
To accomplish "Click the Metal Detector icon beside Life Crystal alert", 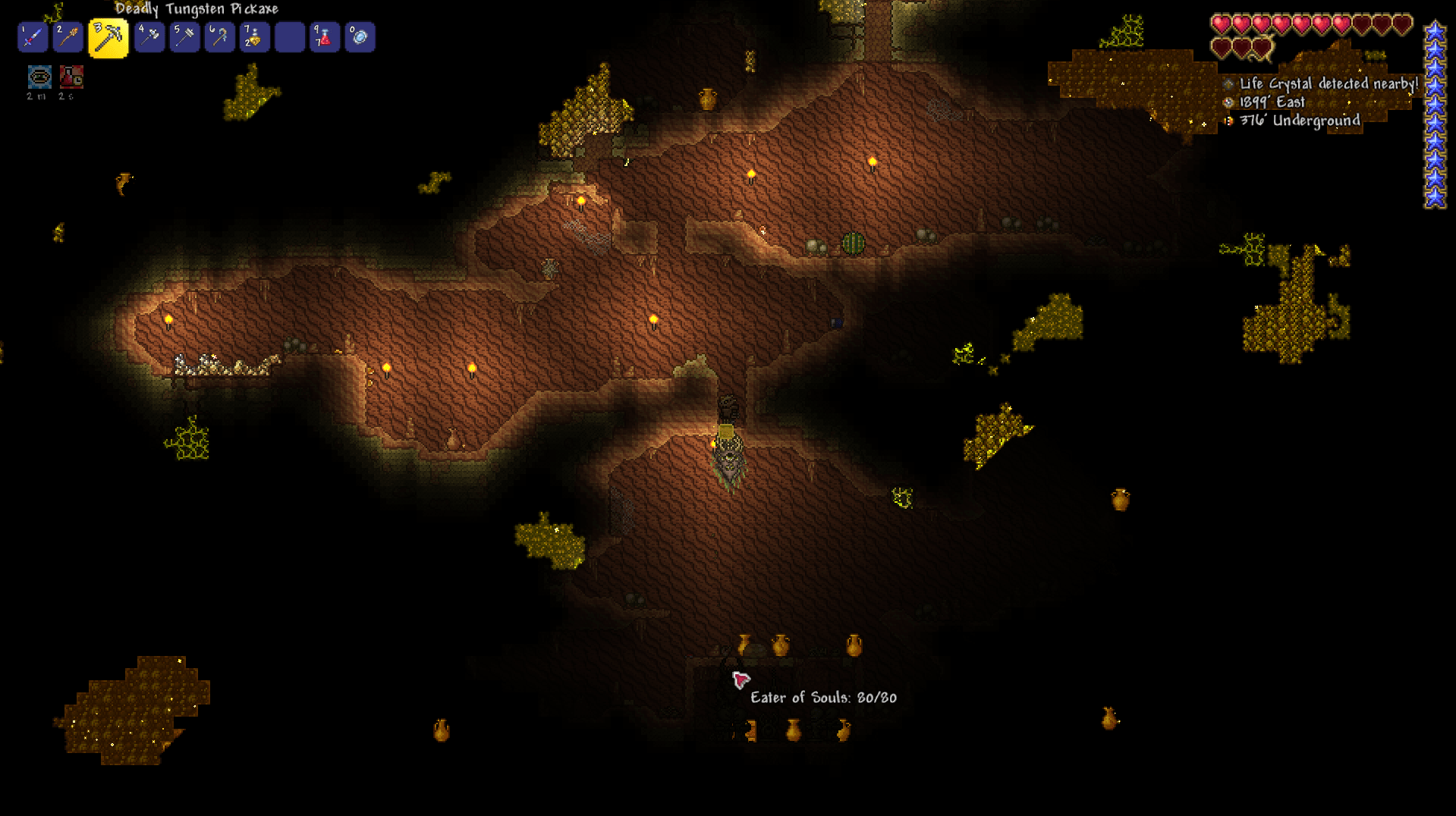I will coord(1231,85).
